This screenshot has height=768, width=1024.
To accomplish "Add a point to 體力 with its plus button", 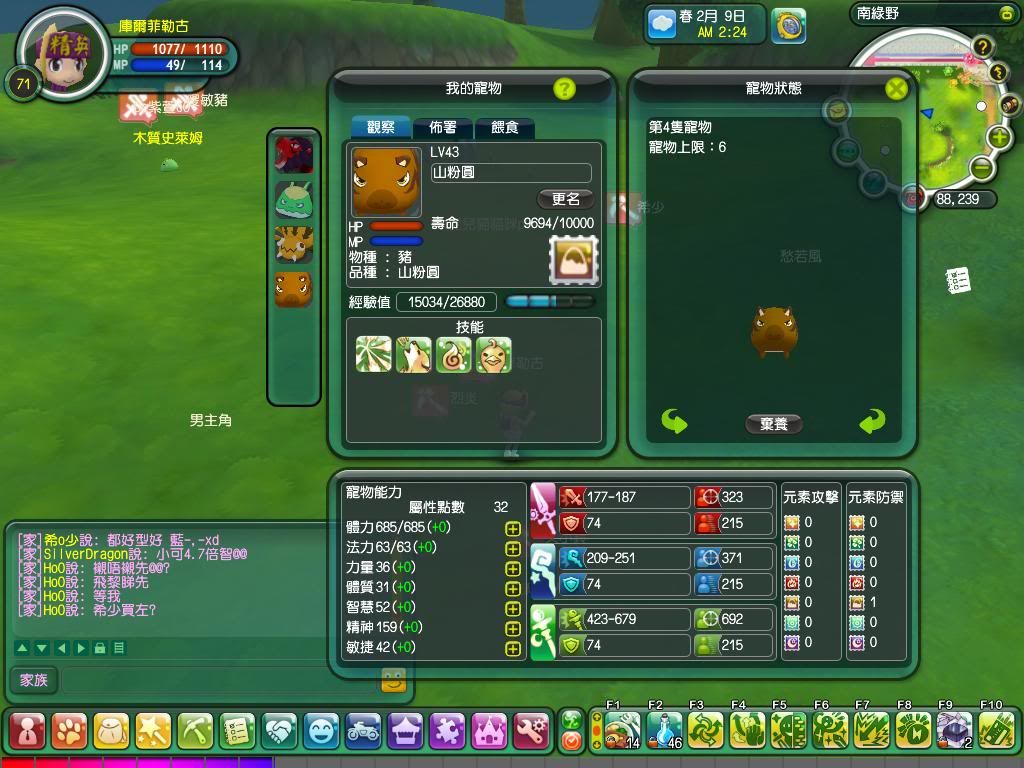I will point(513,528).
